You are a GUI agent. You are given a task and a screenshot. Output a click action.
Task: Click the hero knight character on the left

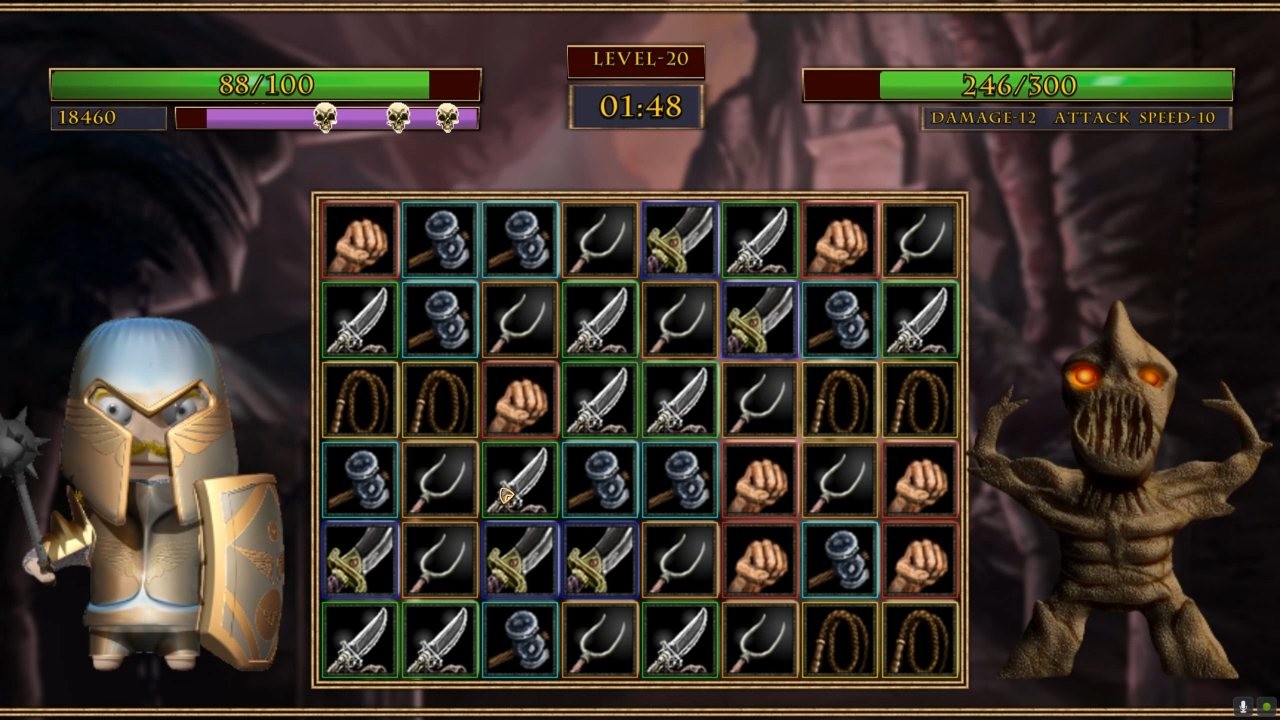150,480
